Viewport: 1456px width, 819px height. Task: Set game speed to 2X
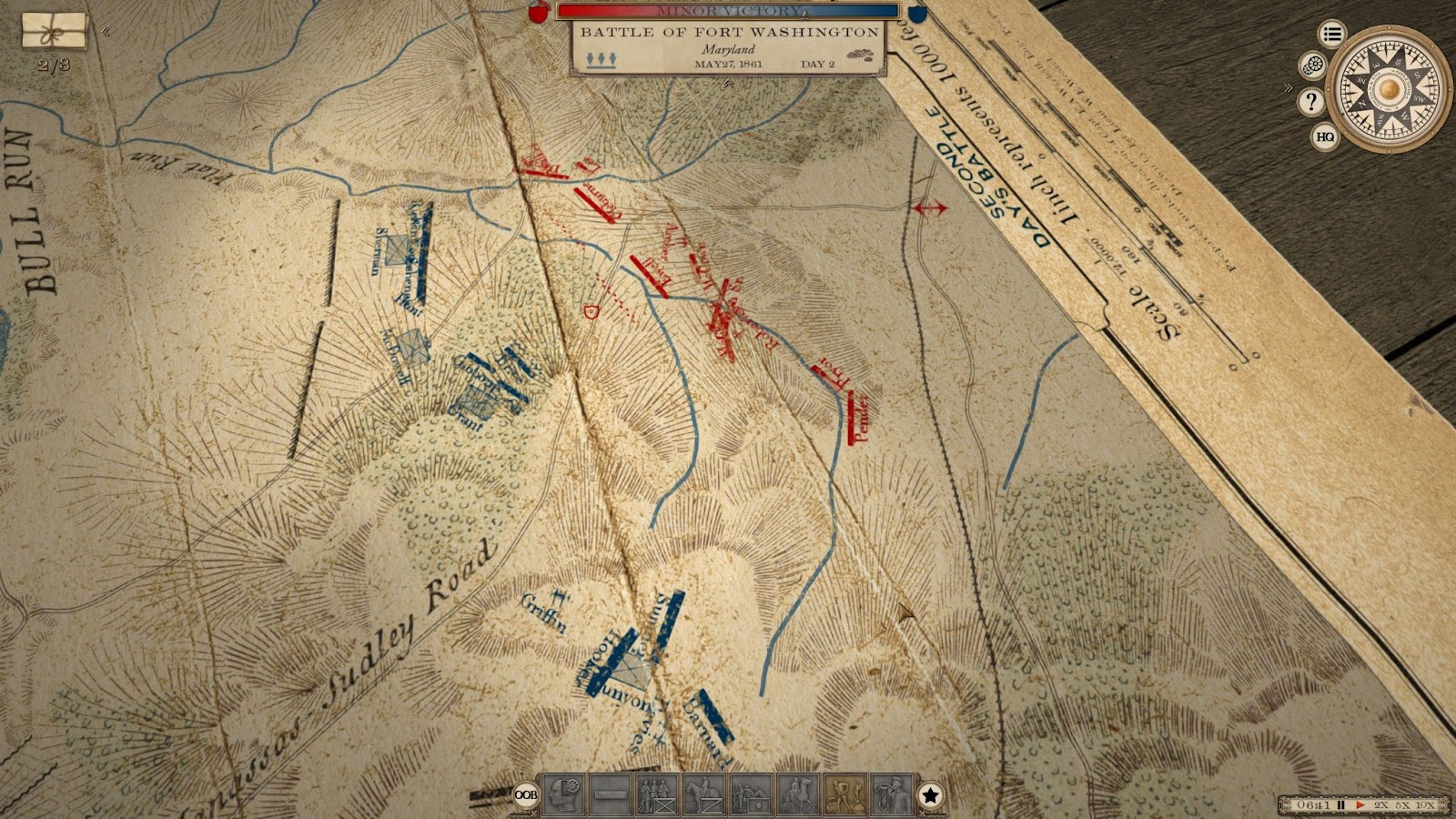click(1380, 805)
